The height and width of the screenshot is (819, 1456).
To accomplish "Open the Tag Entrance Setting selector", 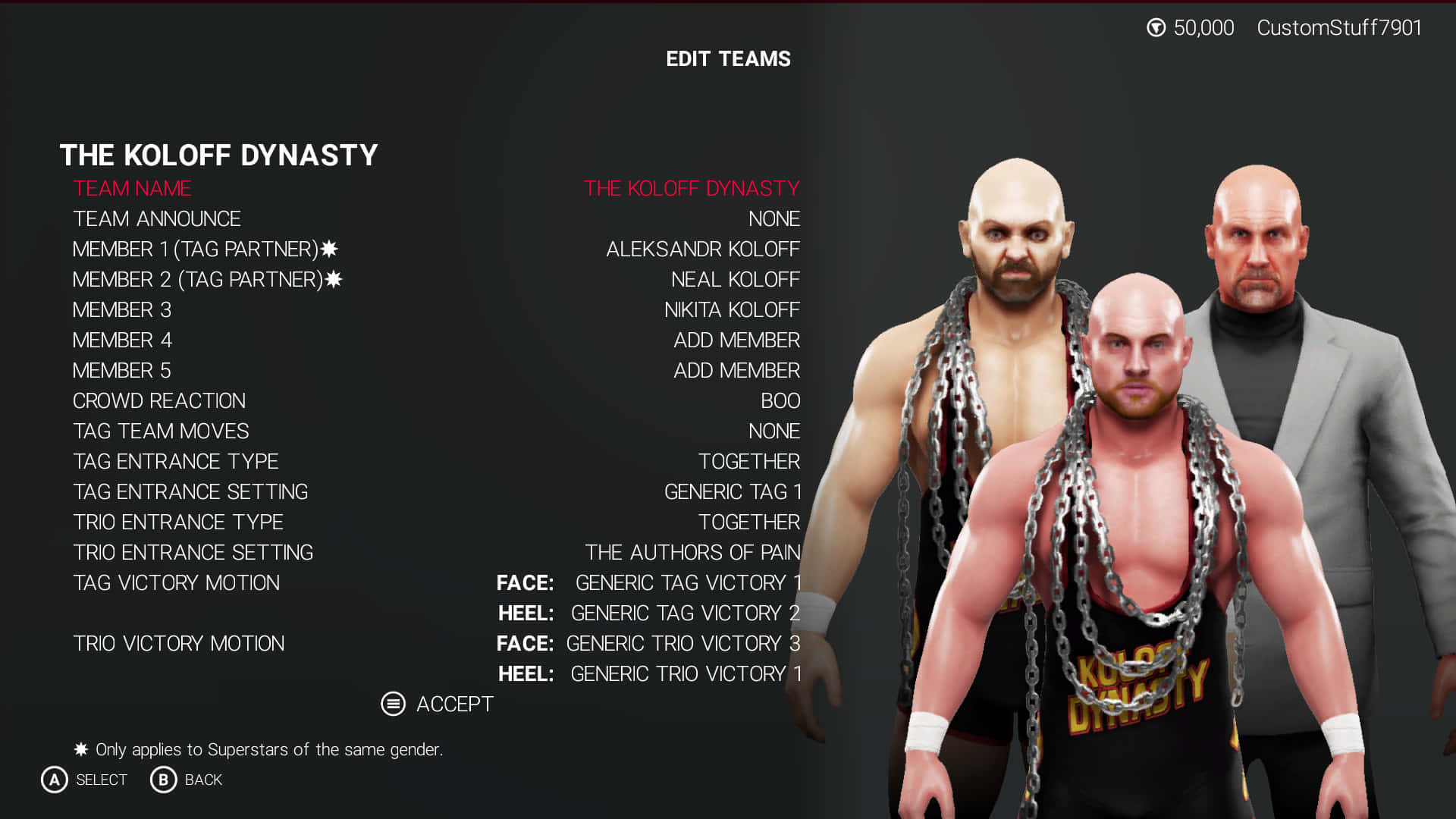I will click(732, 491).
